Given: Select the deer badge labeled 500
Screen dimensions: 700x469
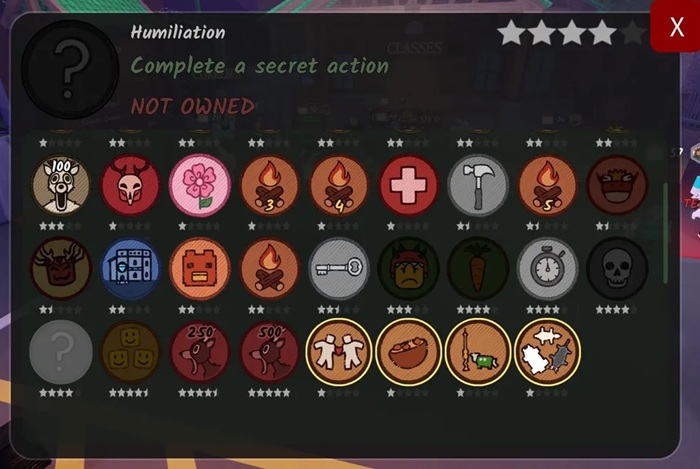Looking at the screenshot, I should [x=270, y=352].
